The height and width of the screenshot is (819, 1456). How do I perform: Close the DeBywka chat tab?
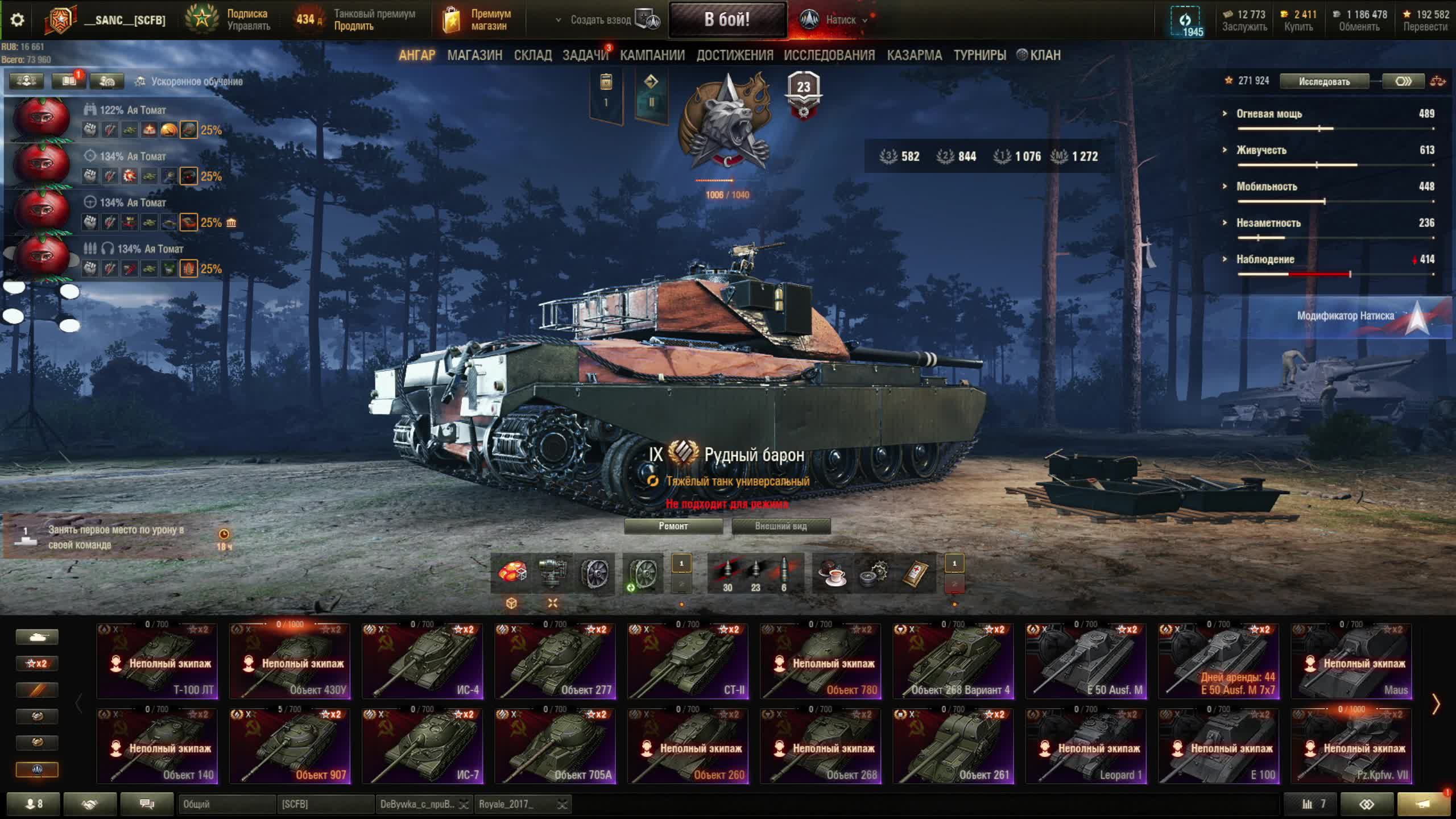click(464, 804)
